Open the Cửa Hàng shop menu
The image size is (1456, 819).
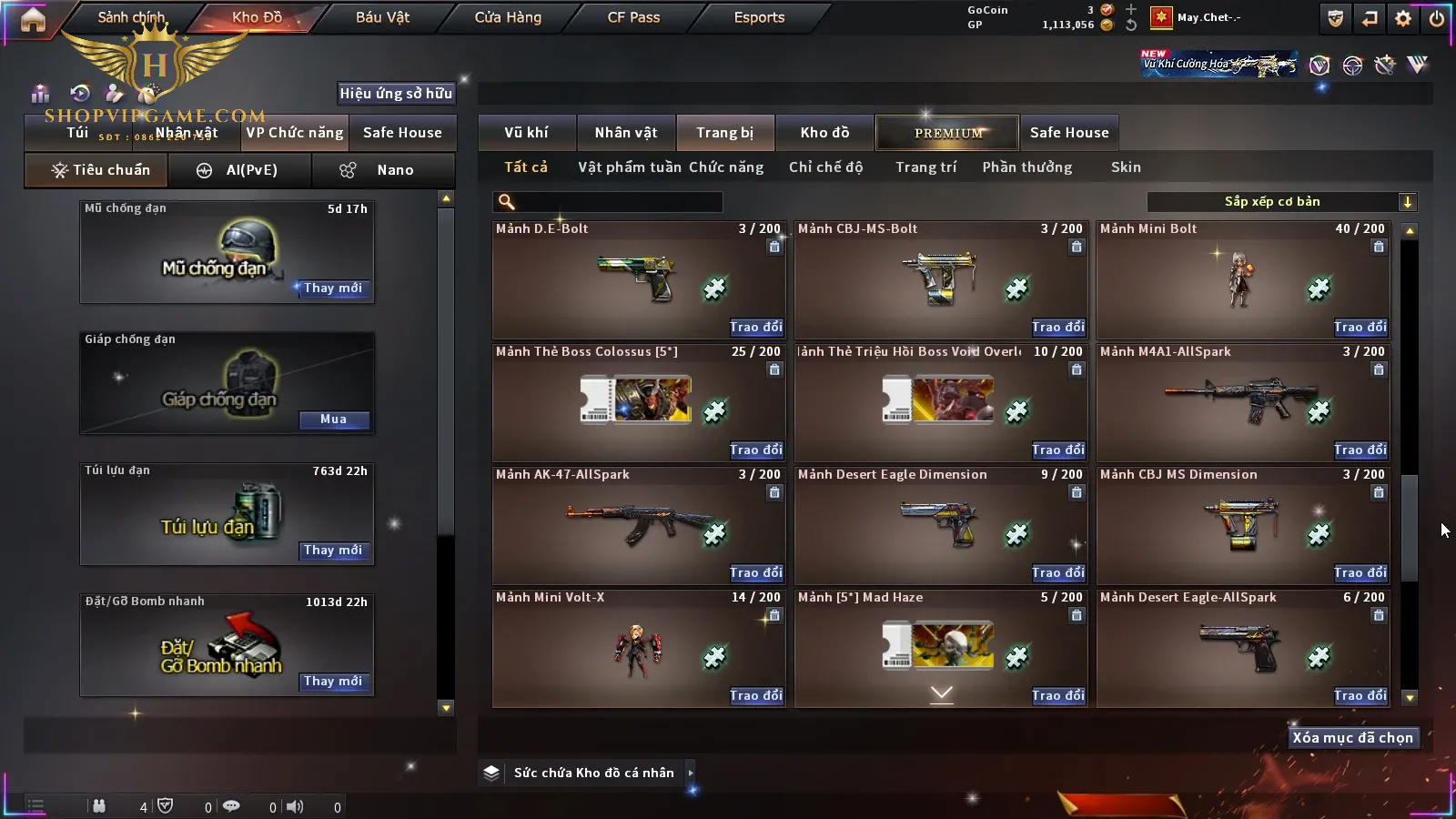pos(508,17)
